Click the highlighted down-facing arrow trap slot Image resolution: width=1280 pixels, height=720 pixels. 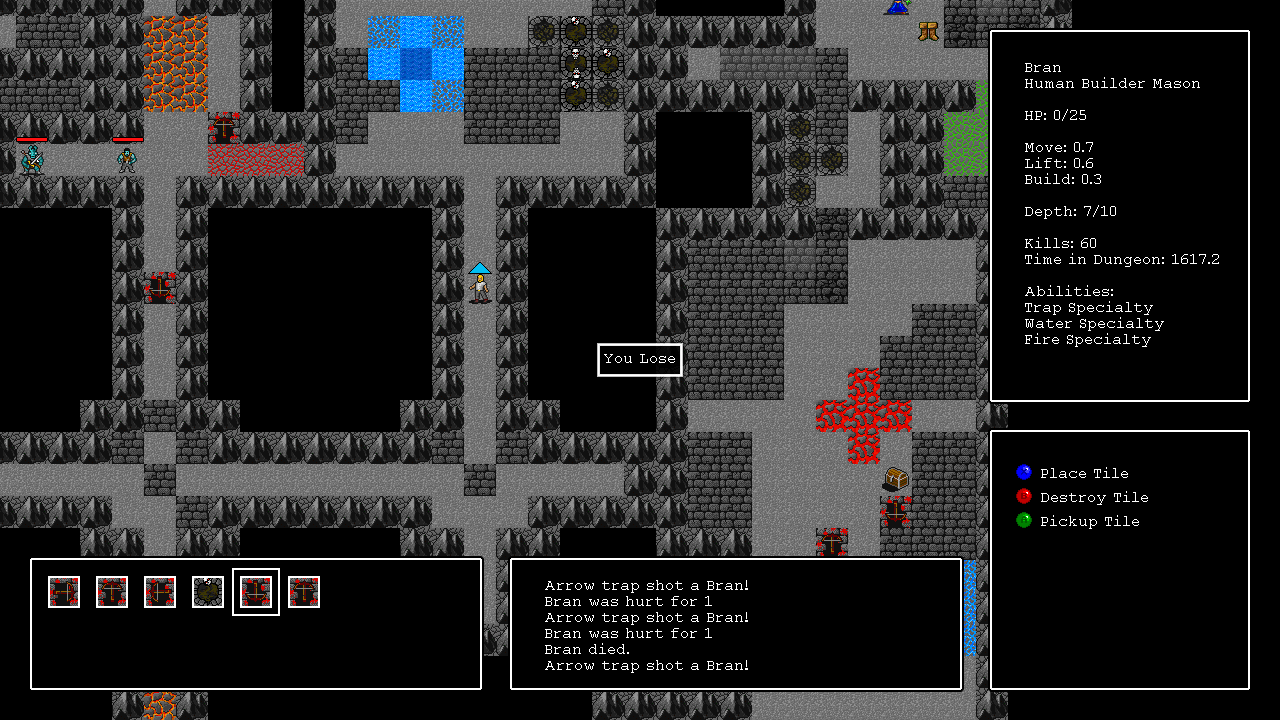(256, 592)
